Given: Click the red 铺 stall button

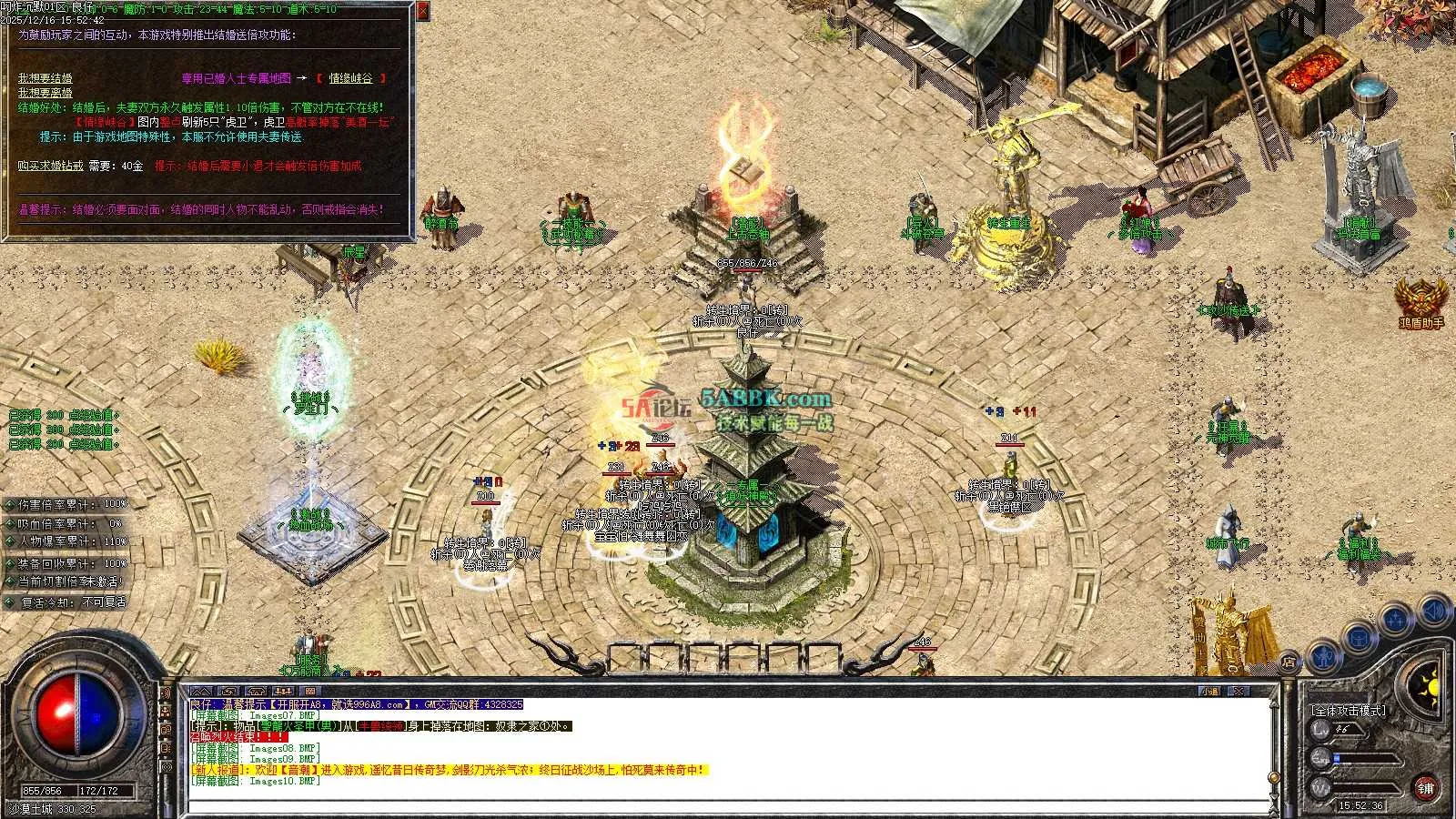Looking at the screenshot, I should point(1426,788).
